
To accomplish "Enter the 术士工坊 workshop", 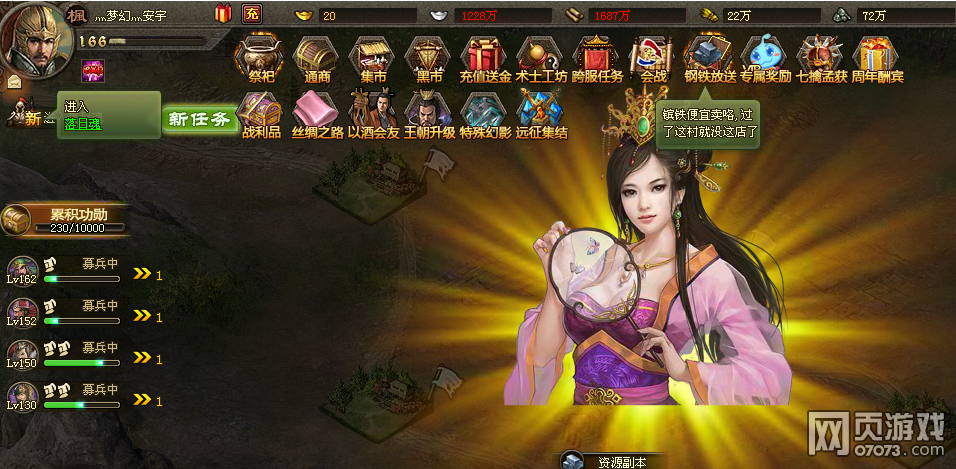I will click(x=543, y=57).
